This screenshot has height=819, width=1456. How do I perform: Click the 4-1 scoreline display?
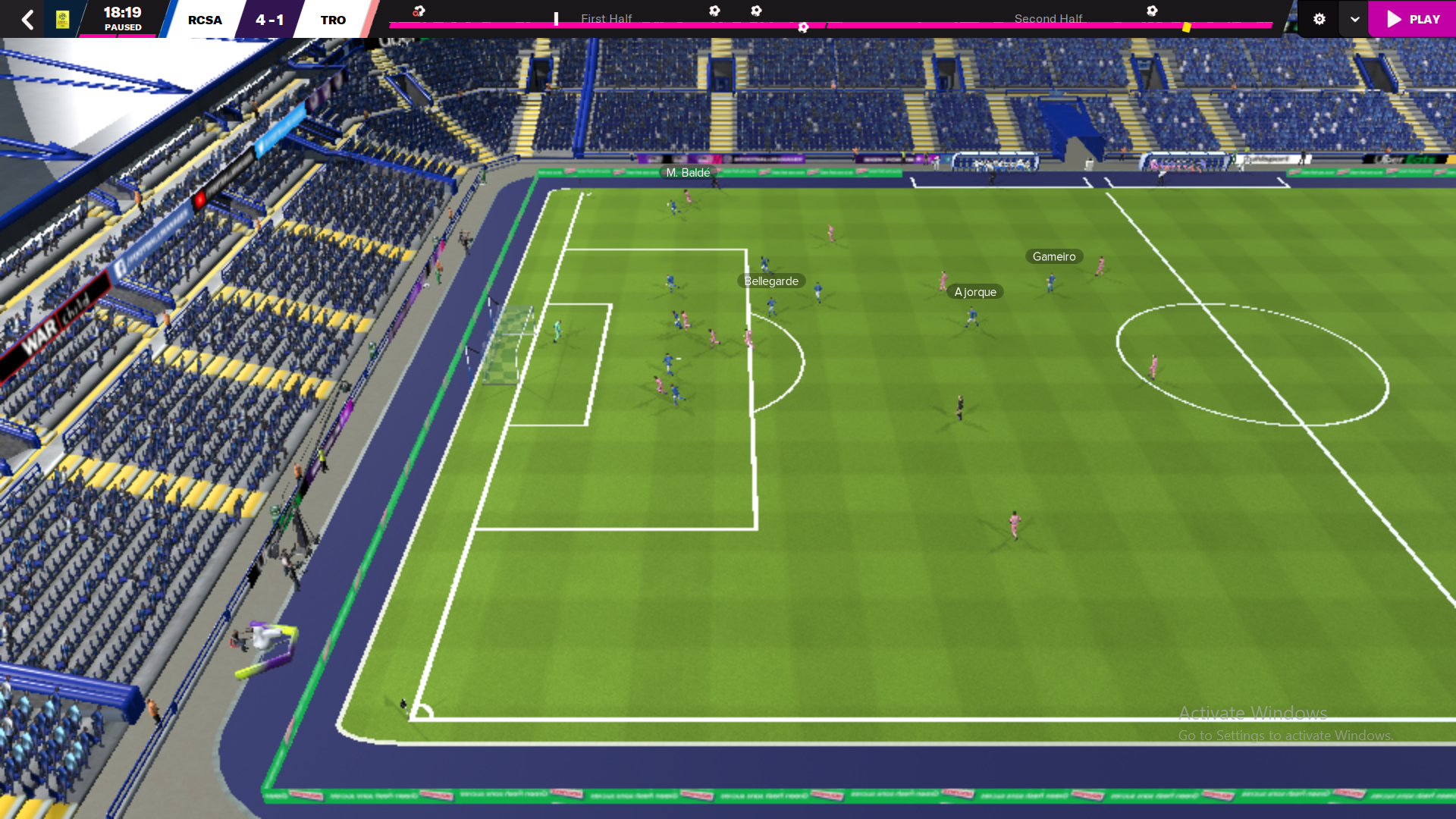270,19
